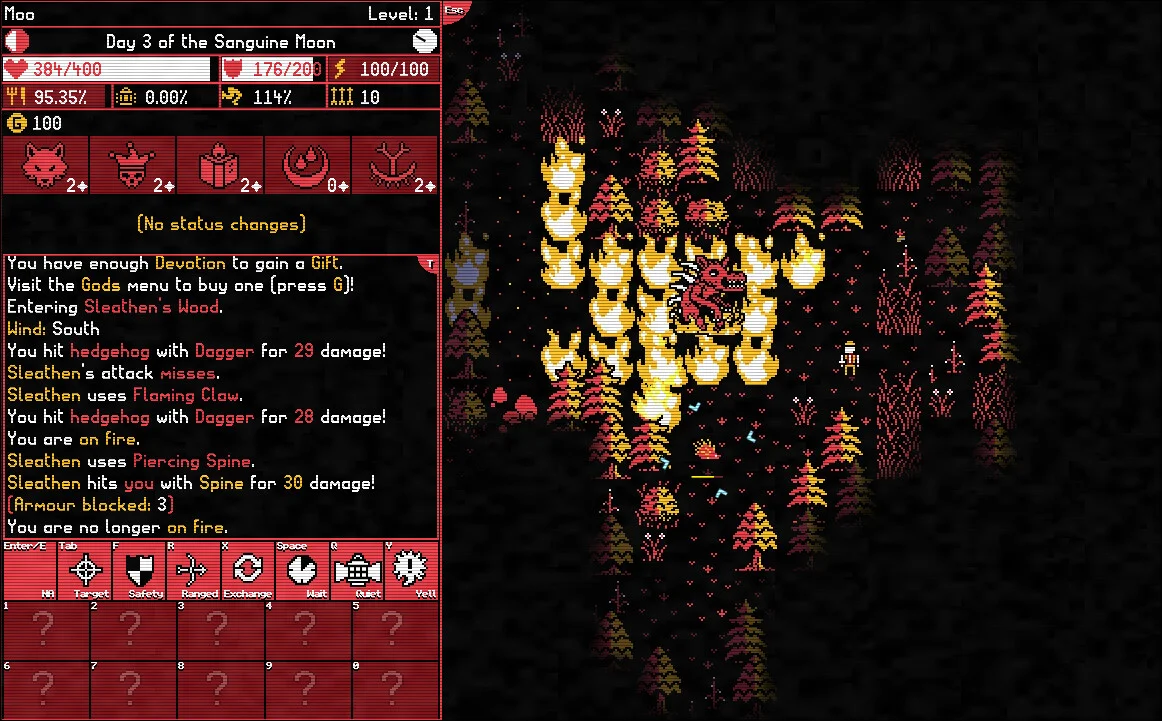Open the wolf head god icon
Viewport: 1162px width, 721px height.
(x=45, y=165)
